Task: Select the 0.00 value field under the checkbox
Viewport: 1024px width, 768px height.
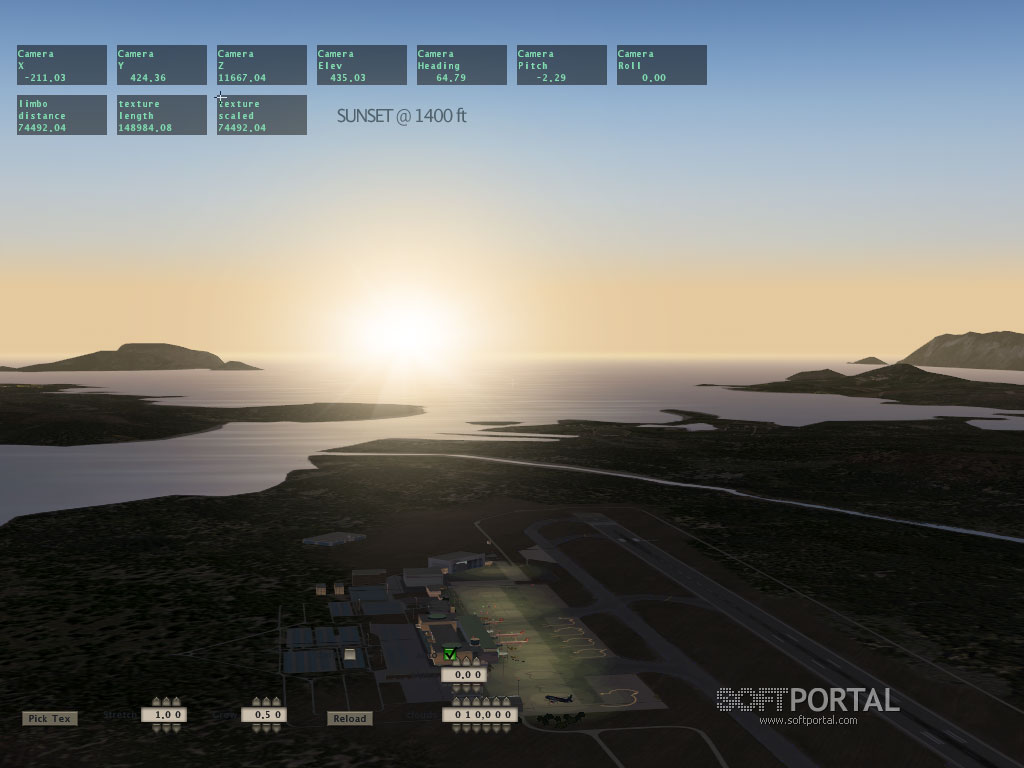Action: click(464, 675)
